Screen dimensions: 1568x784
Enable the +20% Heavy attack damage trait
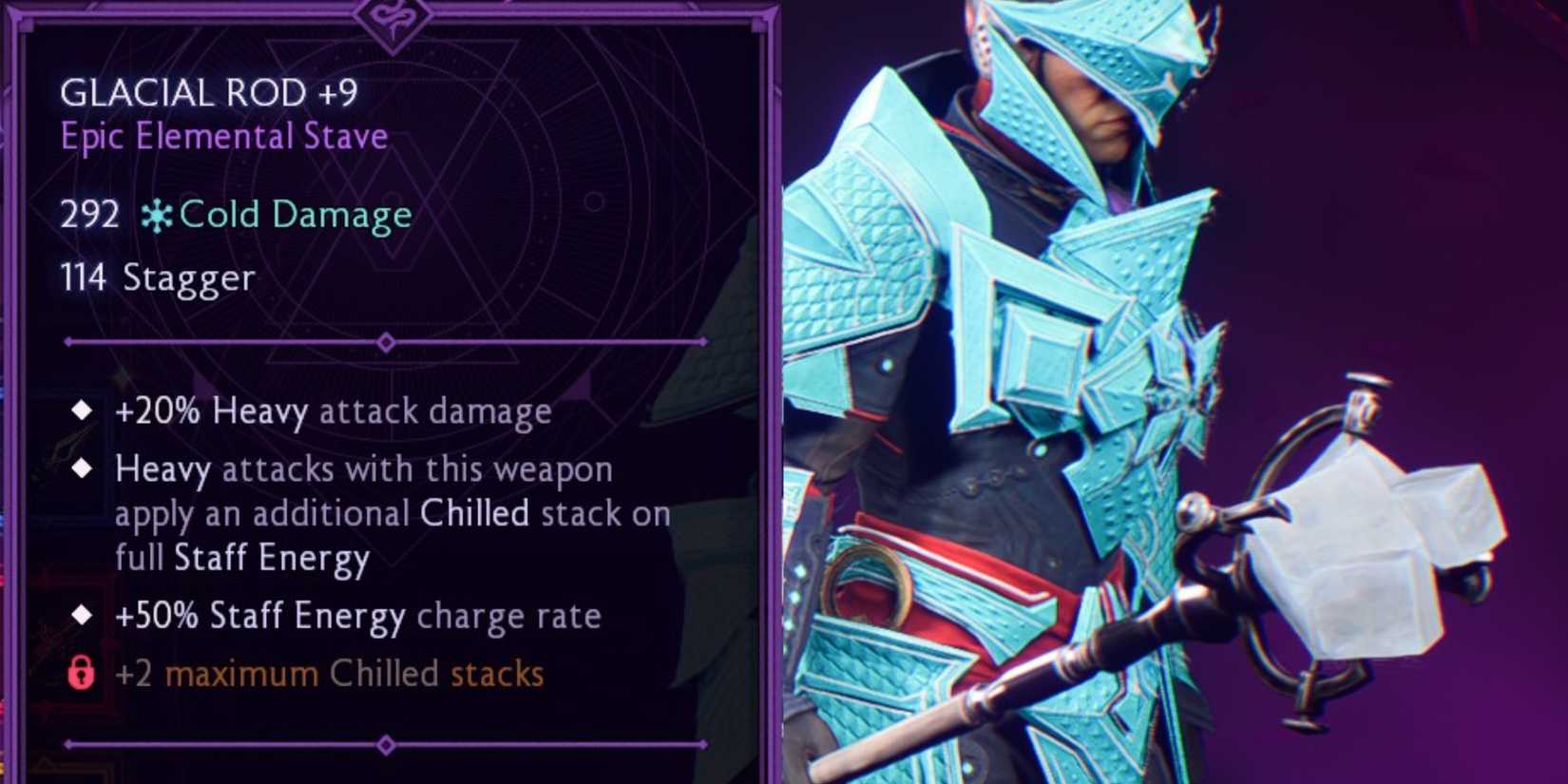point(333,411)
